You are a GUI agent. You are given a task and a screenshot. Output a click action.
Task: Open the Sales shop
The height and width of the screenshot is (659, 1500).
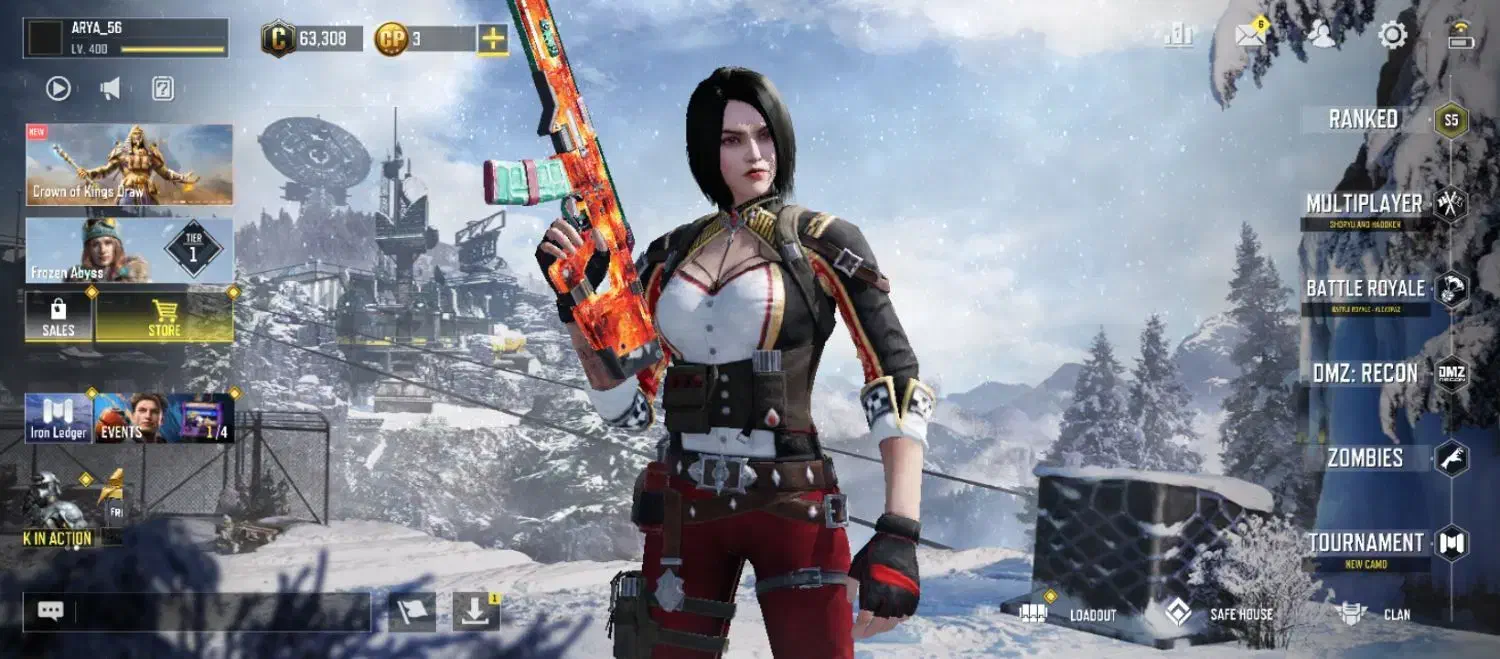tap(58, 317)
